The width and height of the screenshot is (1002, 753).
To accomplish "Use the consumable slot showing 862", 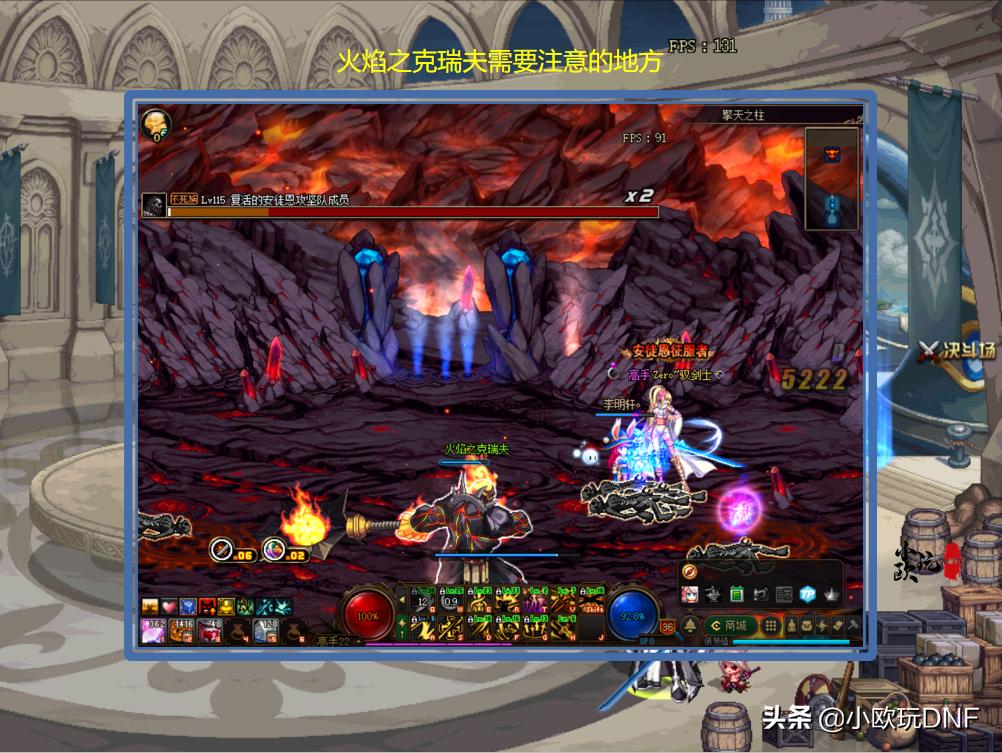I will 155,629.
